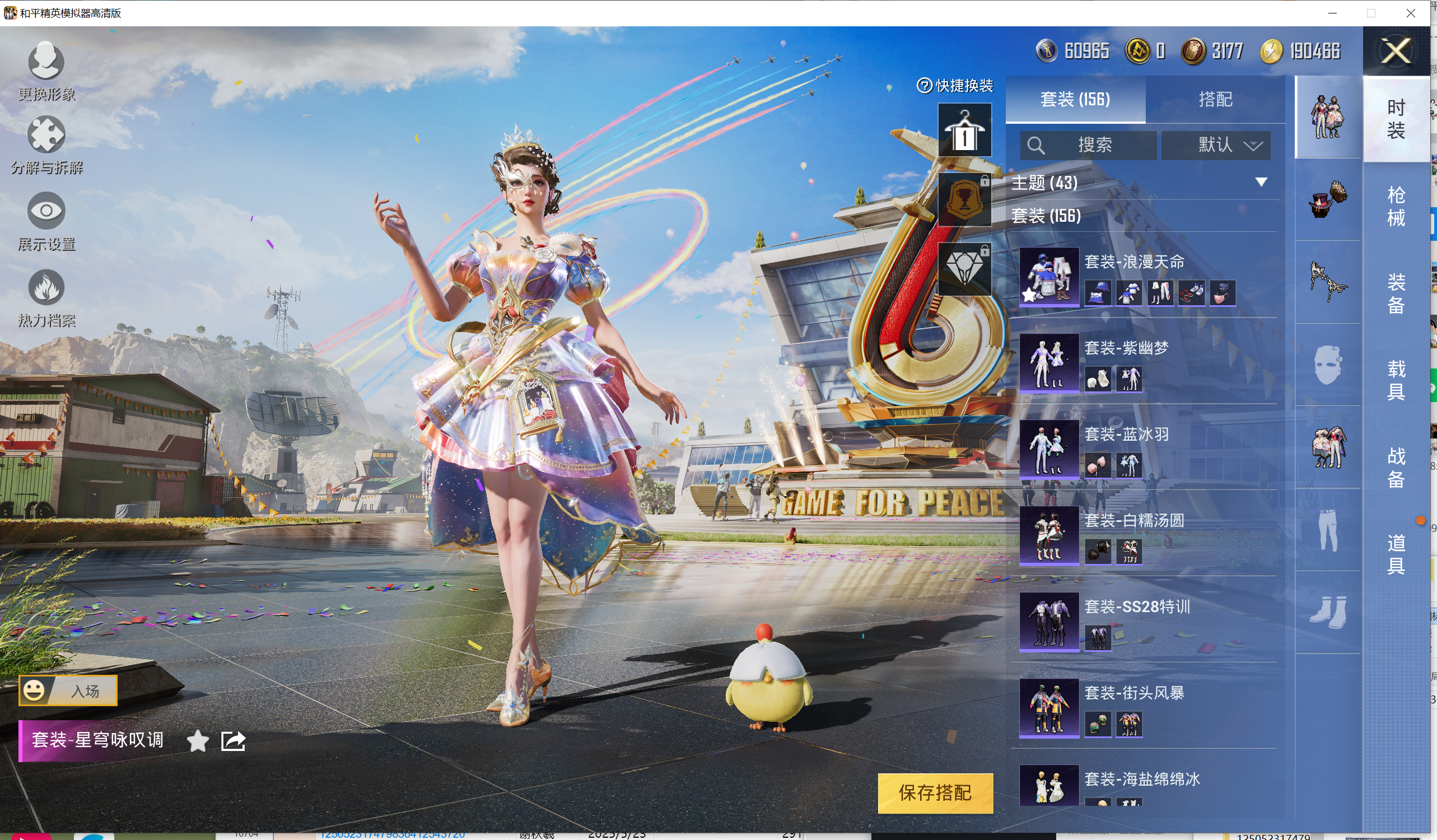
Task: Save the outfit with 保存搭配
Action: point(935,792)
